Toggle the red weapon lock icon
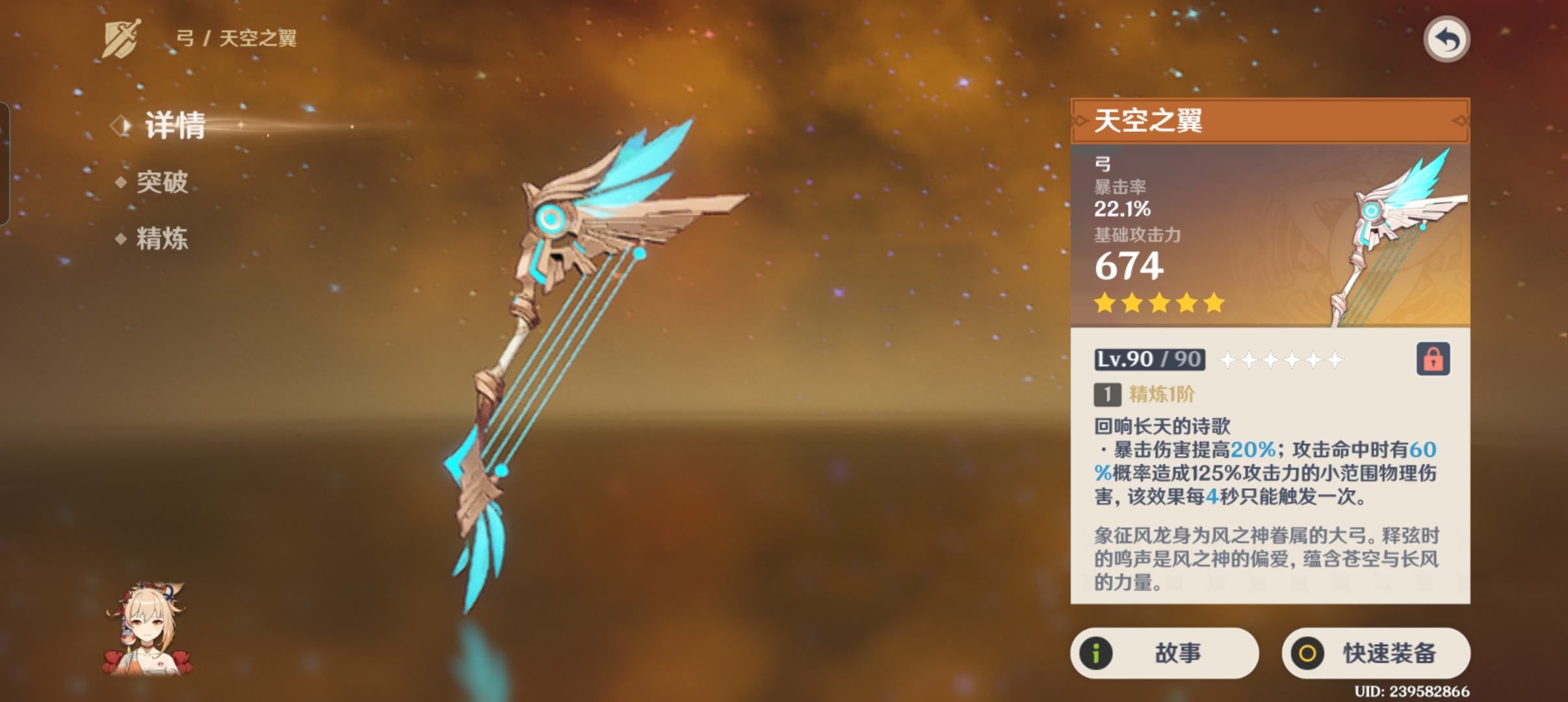 [1433, 359]
